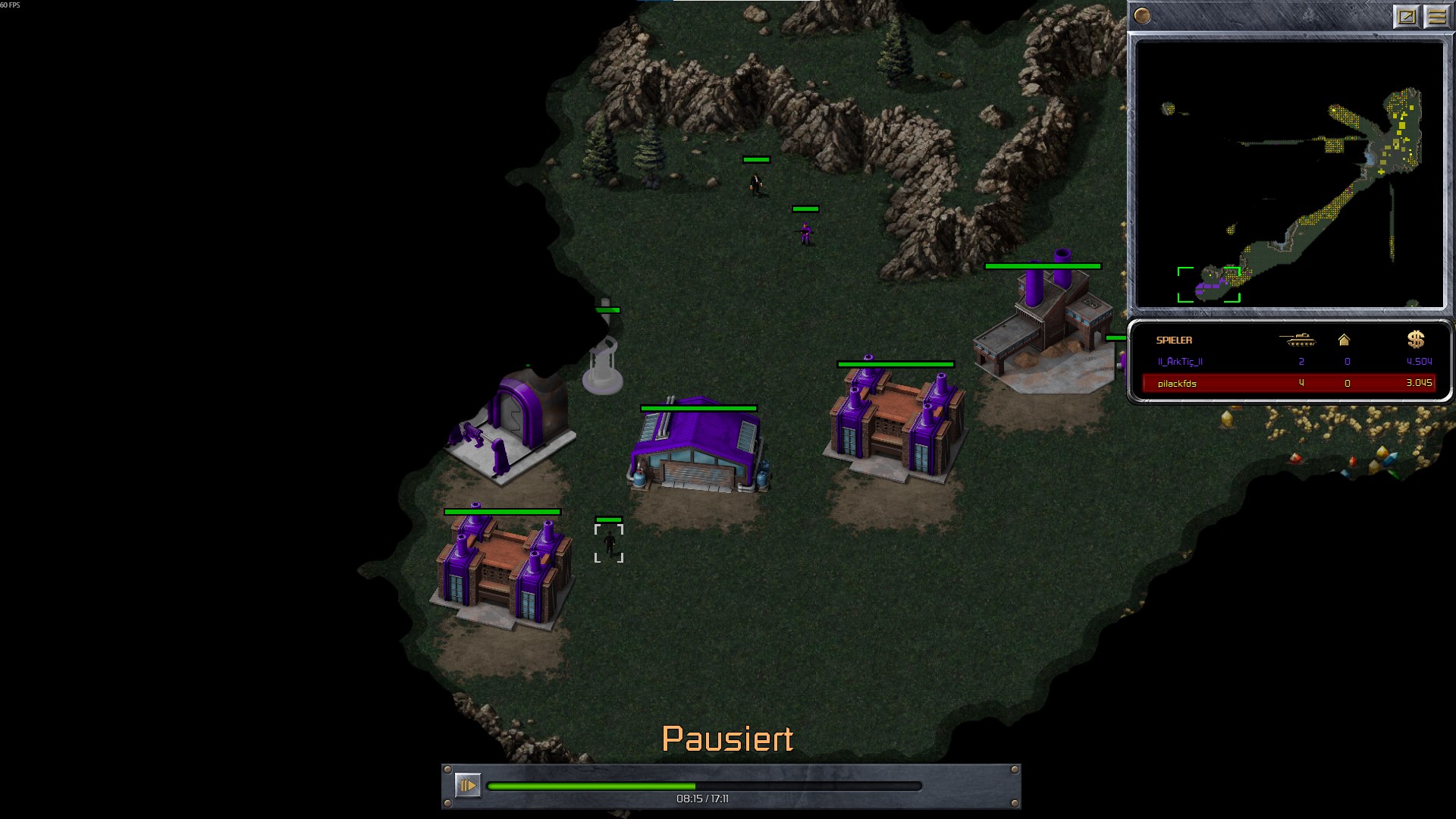The height and width of the screenshot is (819, 1456).
Task: Click the arrow-in-window button beside the menu
Action: tap(1407, 16)
